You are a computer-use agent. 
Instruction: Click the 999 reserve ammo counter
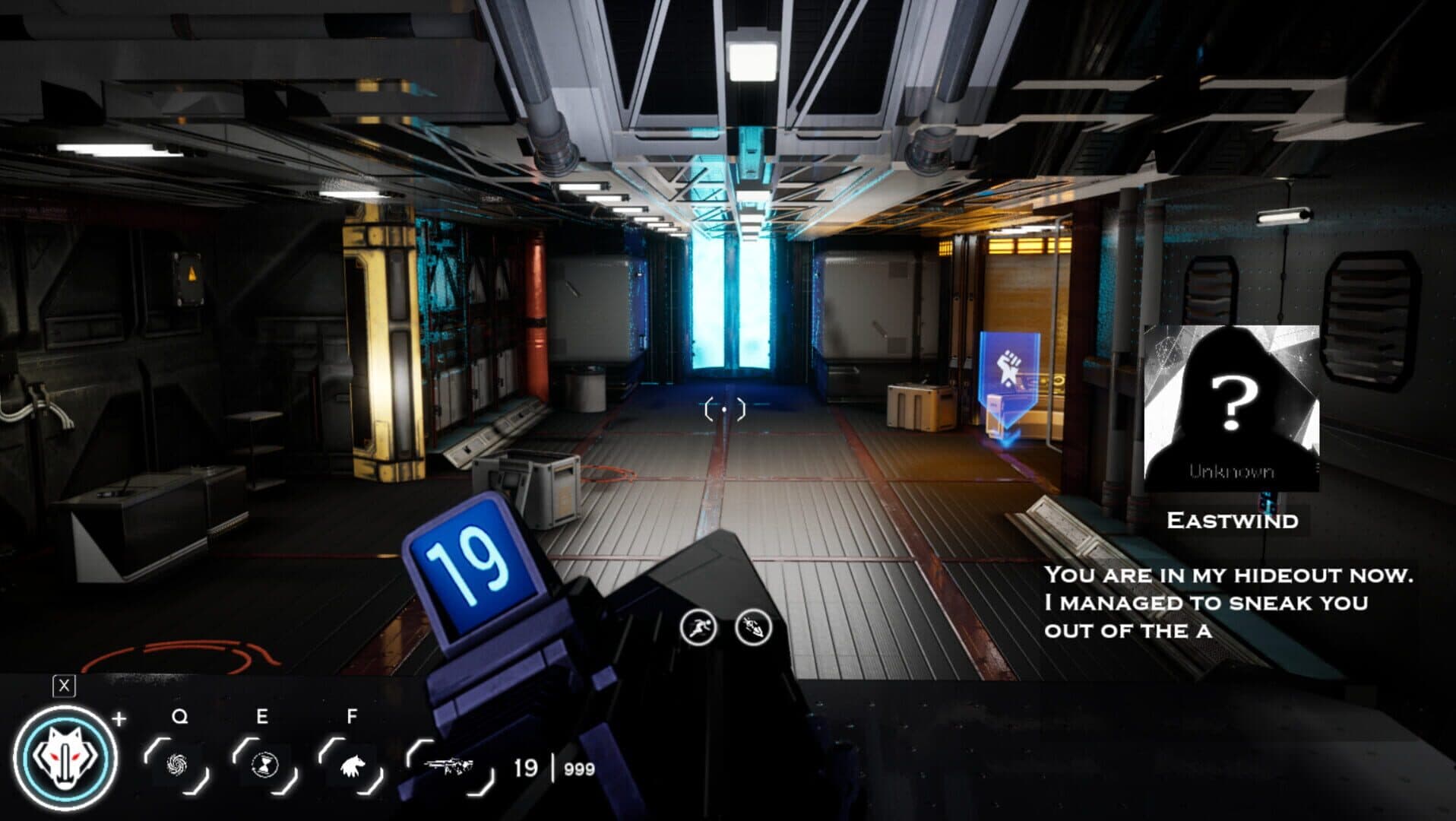(578, 770)
